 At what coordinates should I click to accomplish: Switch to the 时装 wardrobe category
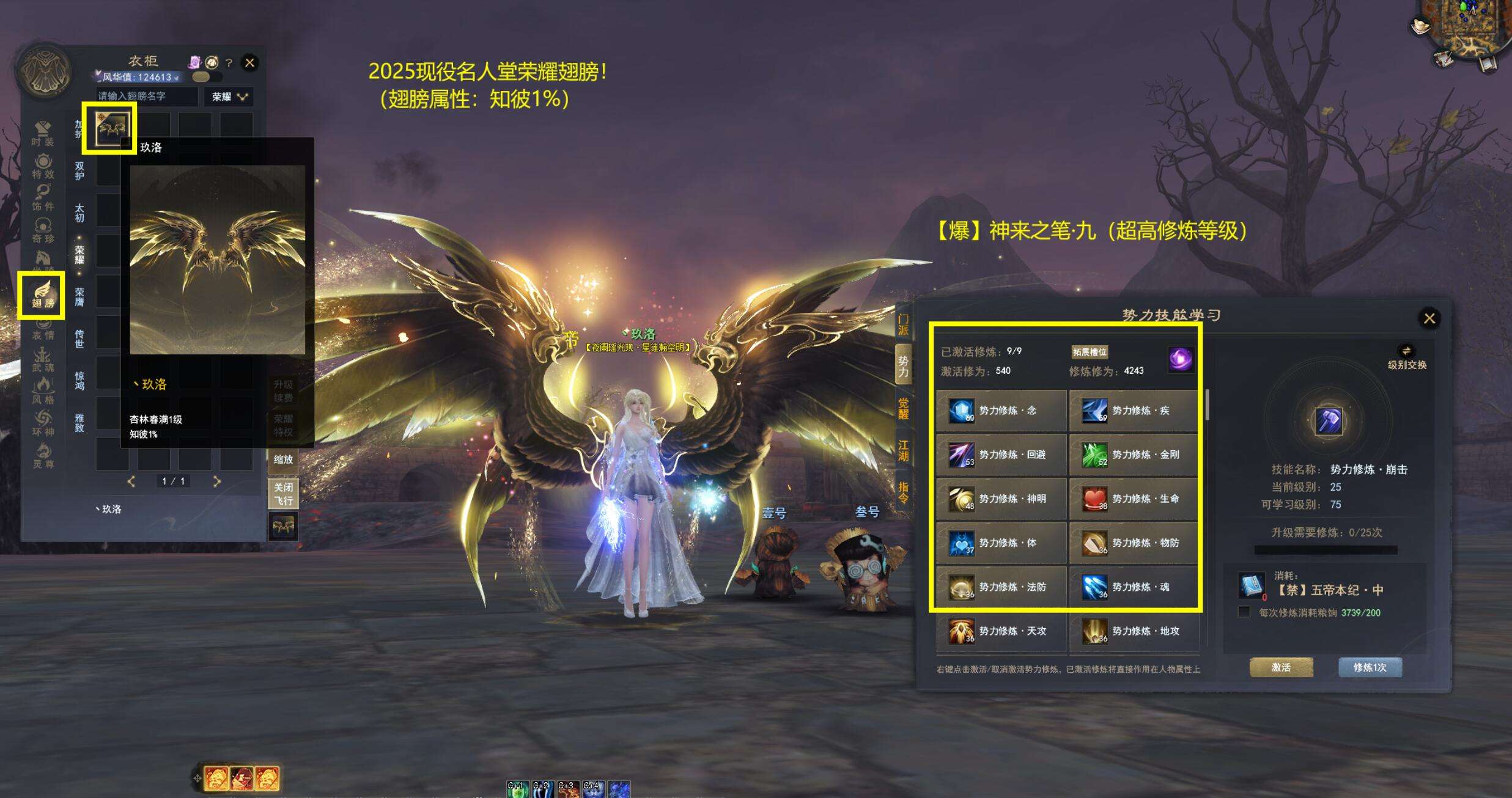click(43, 134)
